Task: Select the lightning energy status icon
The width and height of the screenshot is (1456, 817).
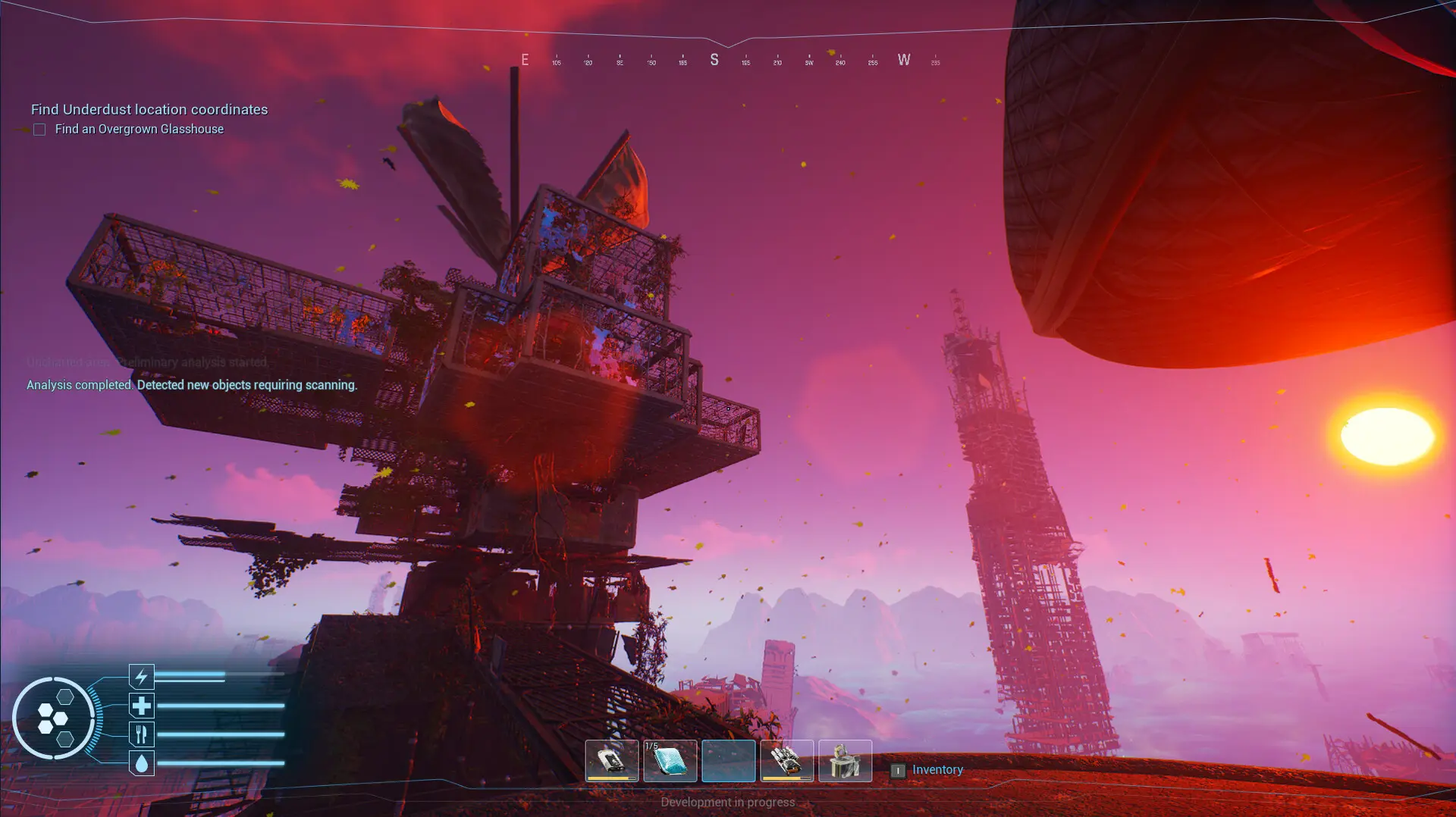Action: [141, 676]
